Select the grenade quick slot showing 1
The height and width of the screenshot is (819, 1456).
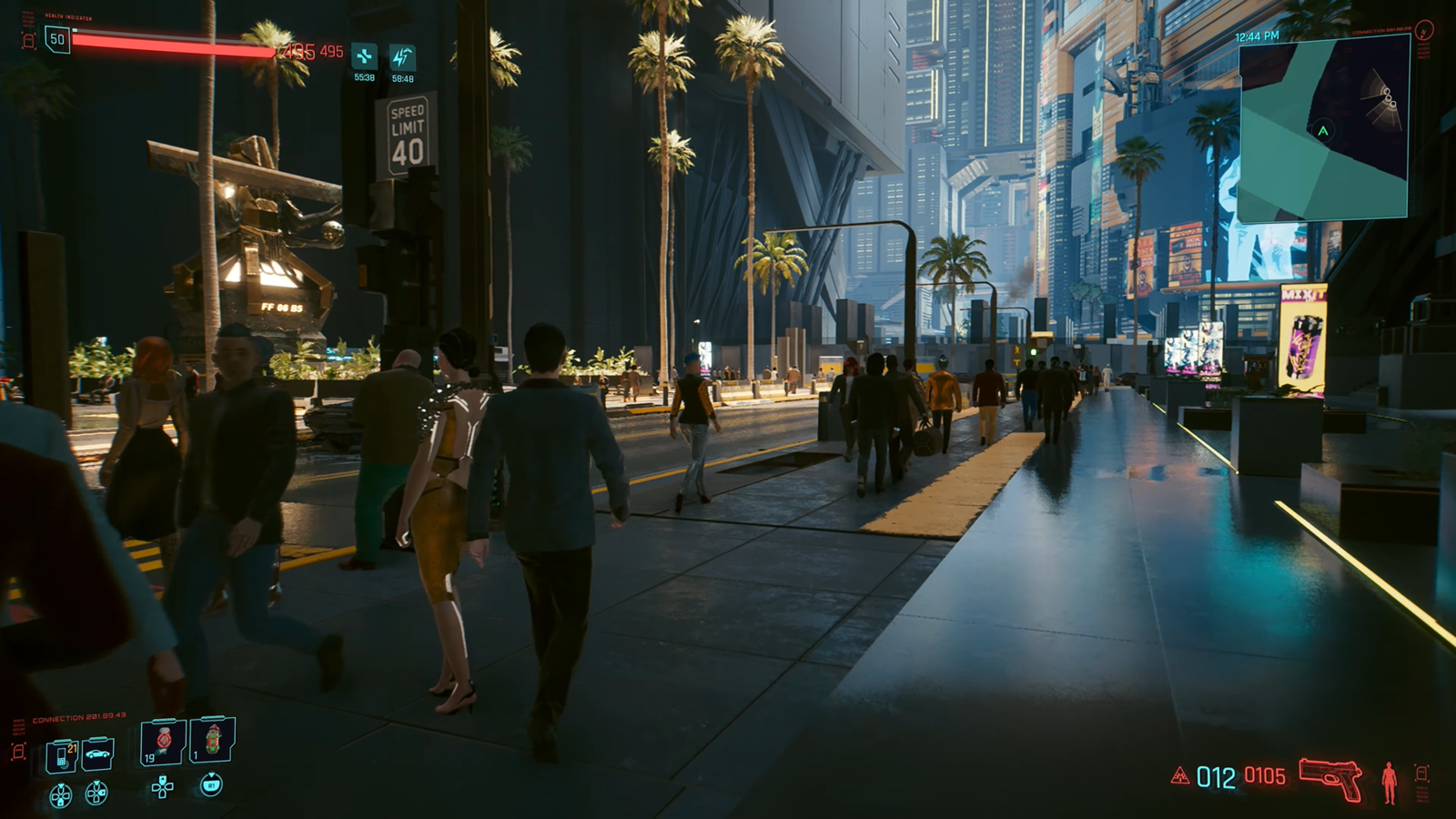point(212,739)
